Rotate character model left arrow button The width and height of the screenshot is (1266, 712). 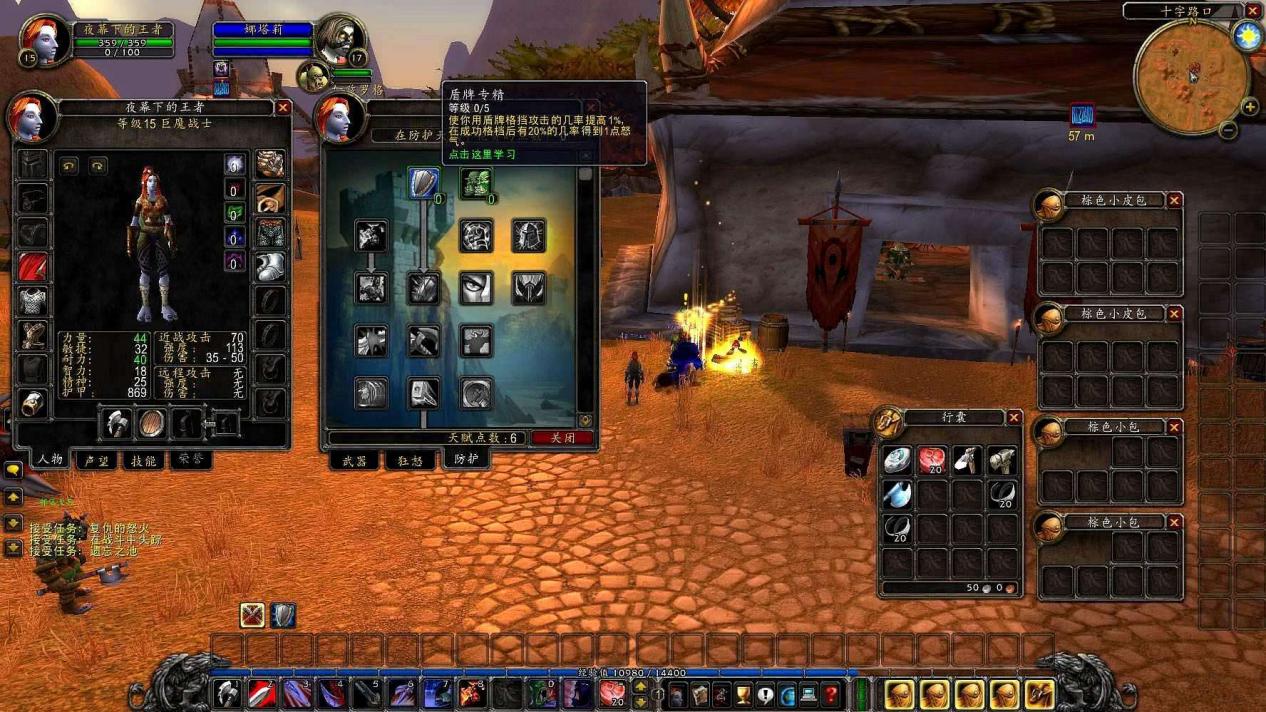(69, 166)
